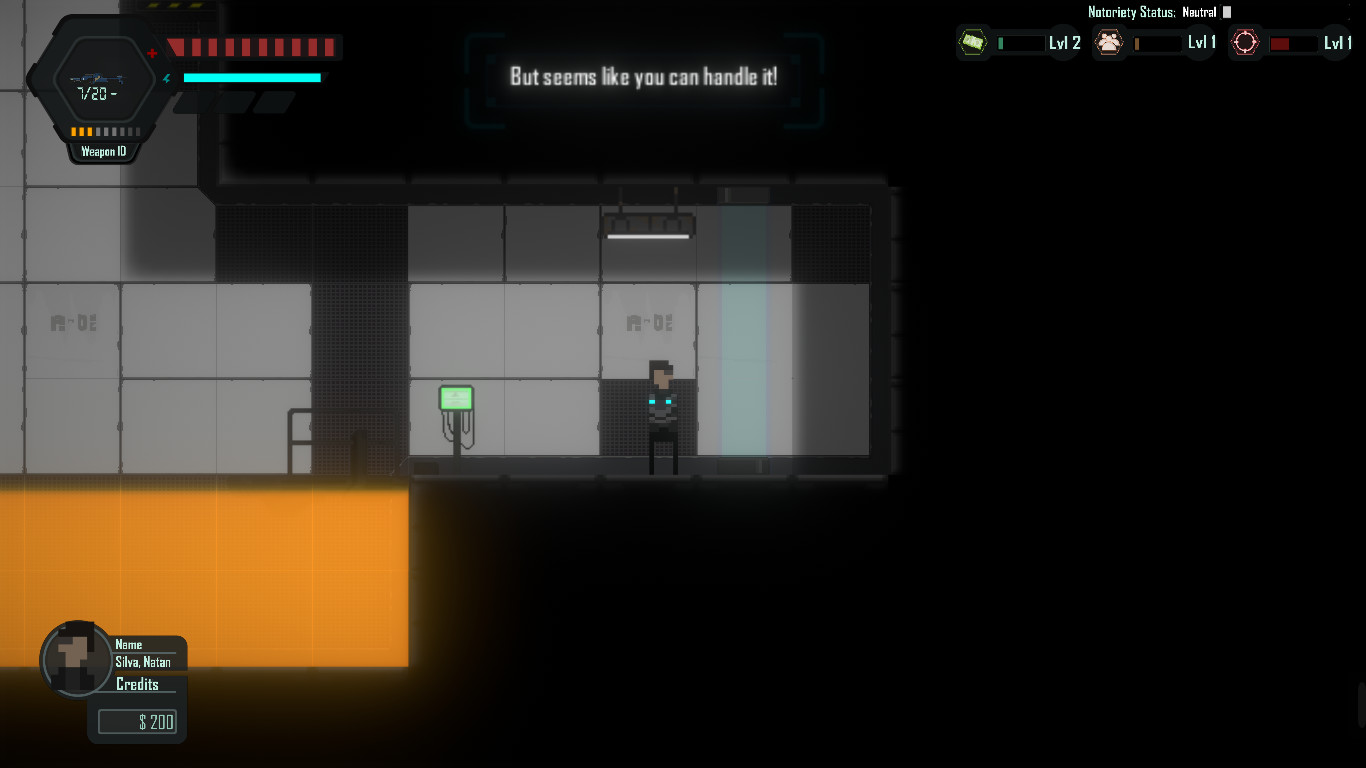Select the green money hexagon icon
Image resolution: width=1366 pixels, height=768 pixels.
click(x=971, y=42)
